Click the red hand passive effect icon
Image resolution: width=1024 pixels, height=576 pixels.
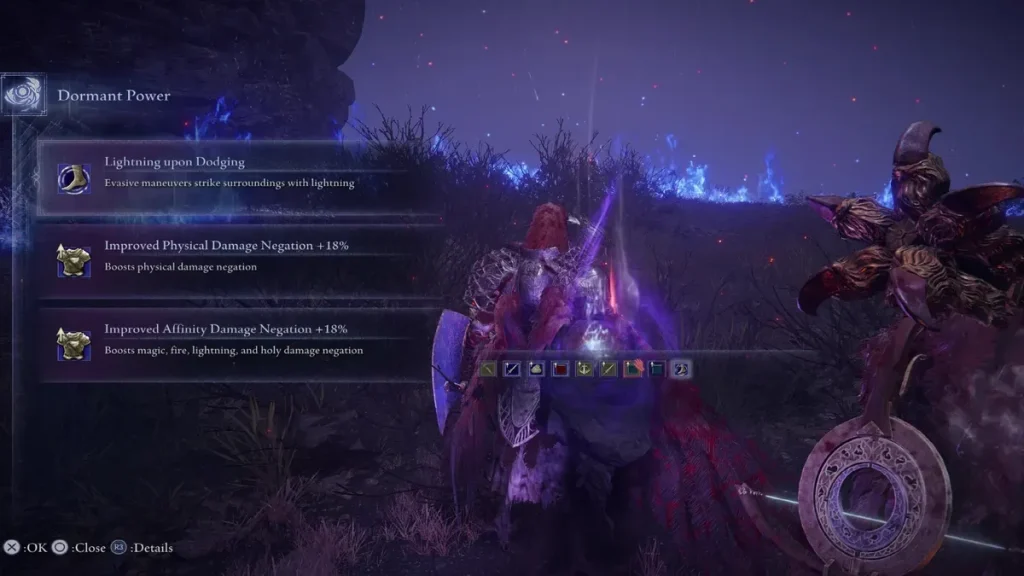click(x=633, y=369)
